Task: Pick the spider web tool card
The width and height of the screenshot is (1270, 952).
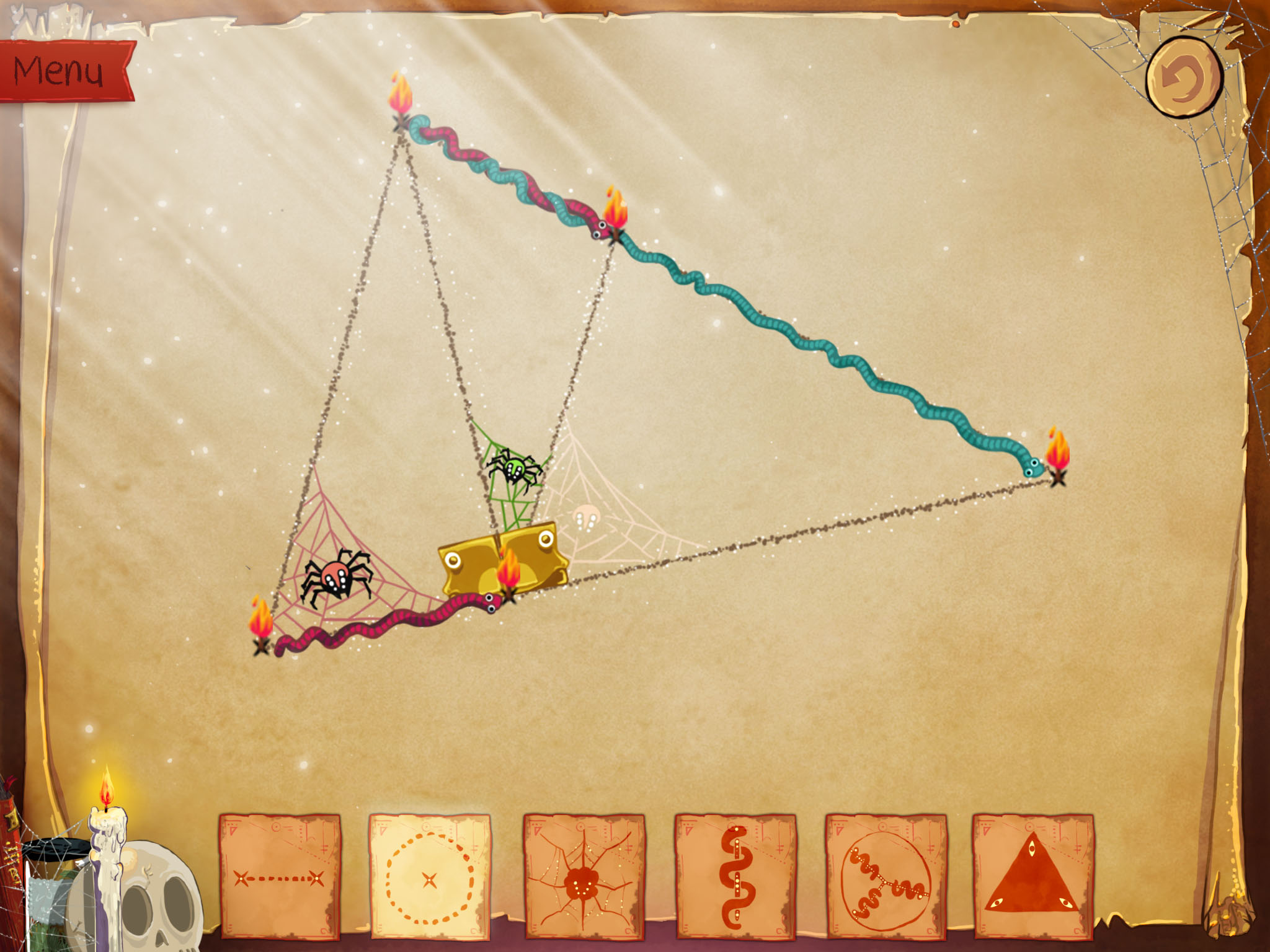Action: tap(584, 876)
